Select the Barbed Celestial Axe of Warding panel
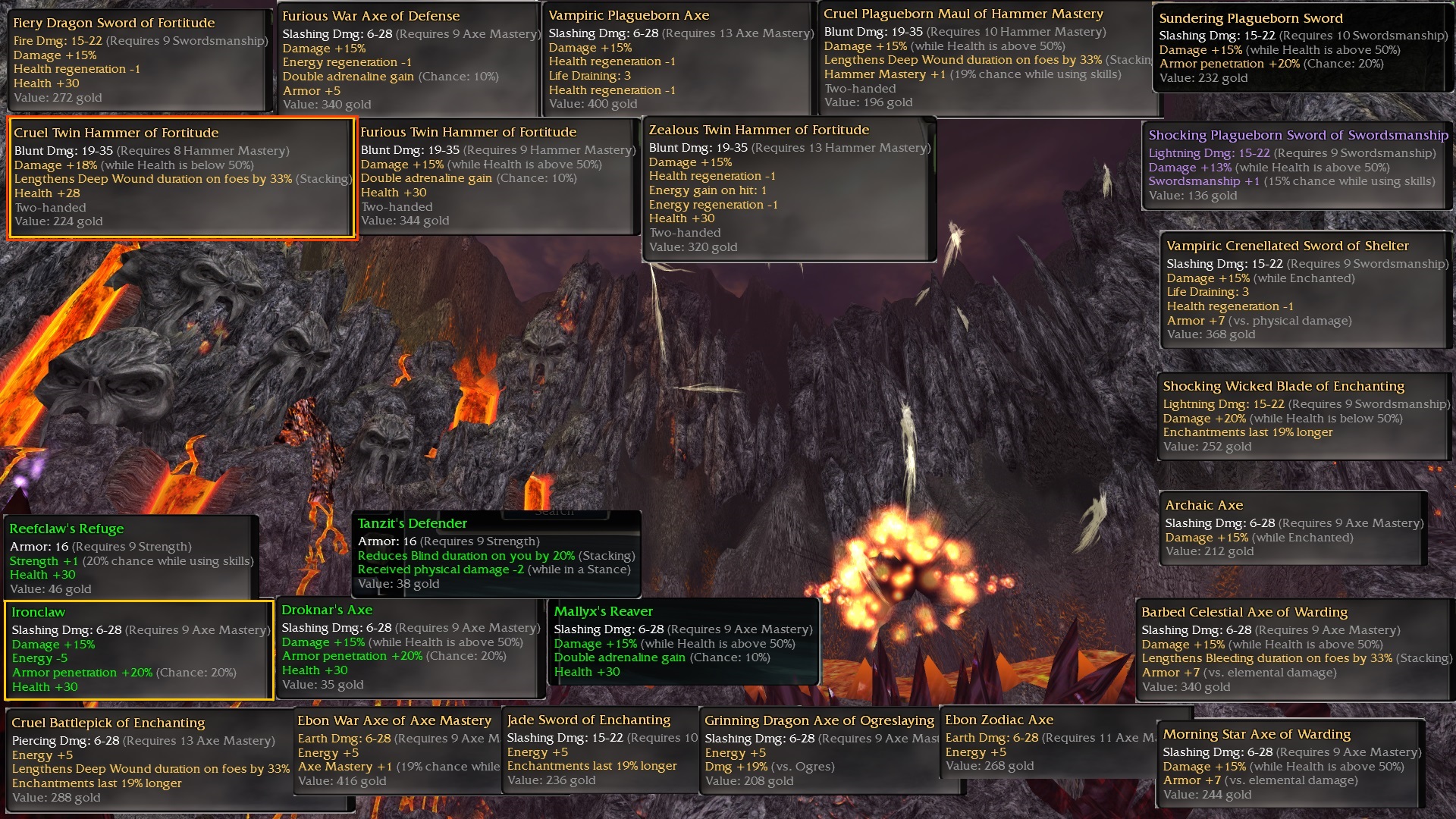Viewport: 1456px width, 819px height. [1294, 650]
